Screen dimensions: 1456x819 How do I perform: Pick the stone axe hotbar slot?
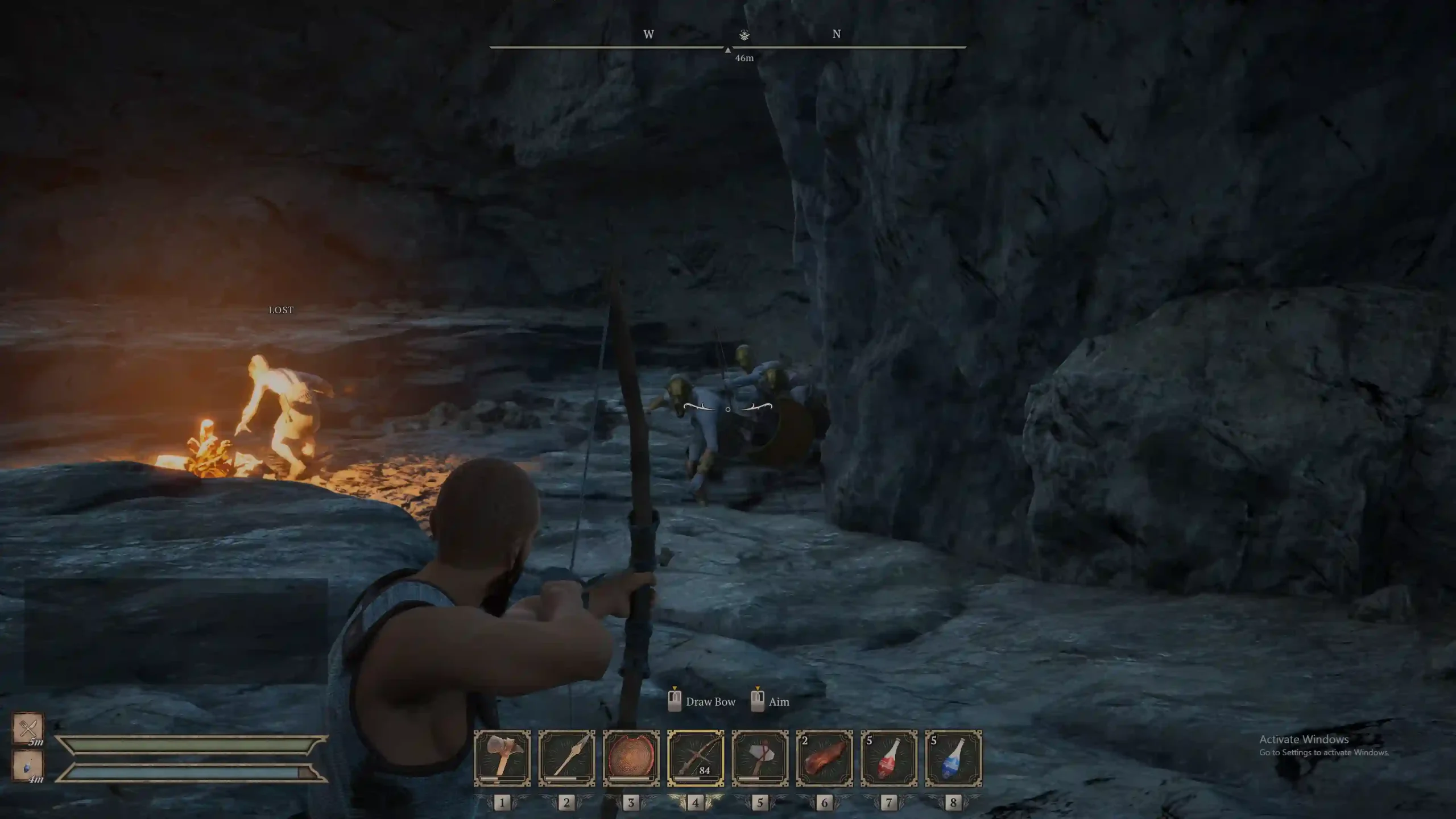(x=760, y=758)
